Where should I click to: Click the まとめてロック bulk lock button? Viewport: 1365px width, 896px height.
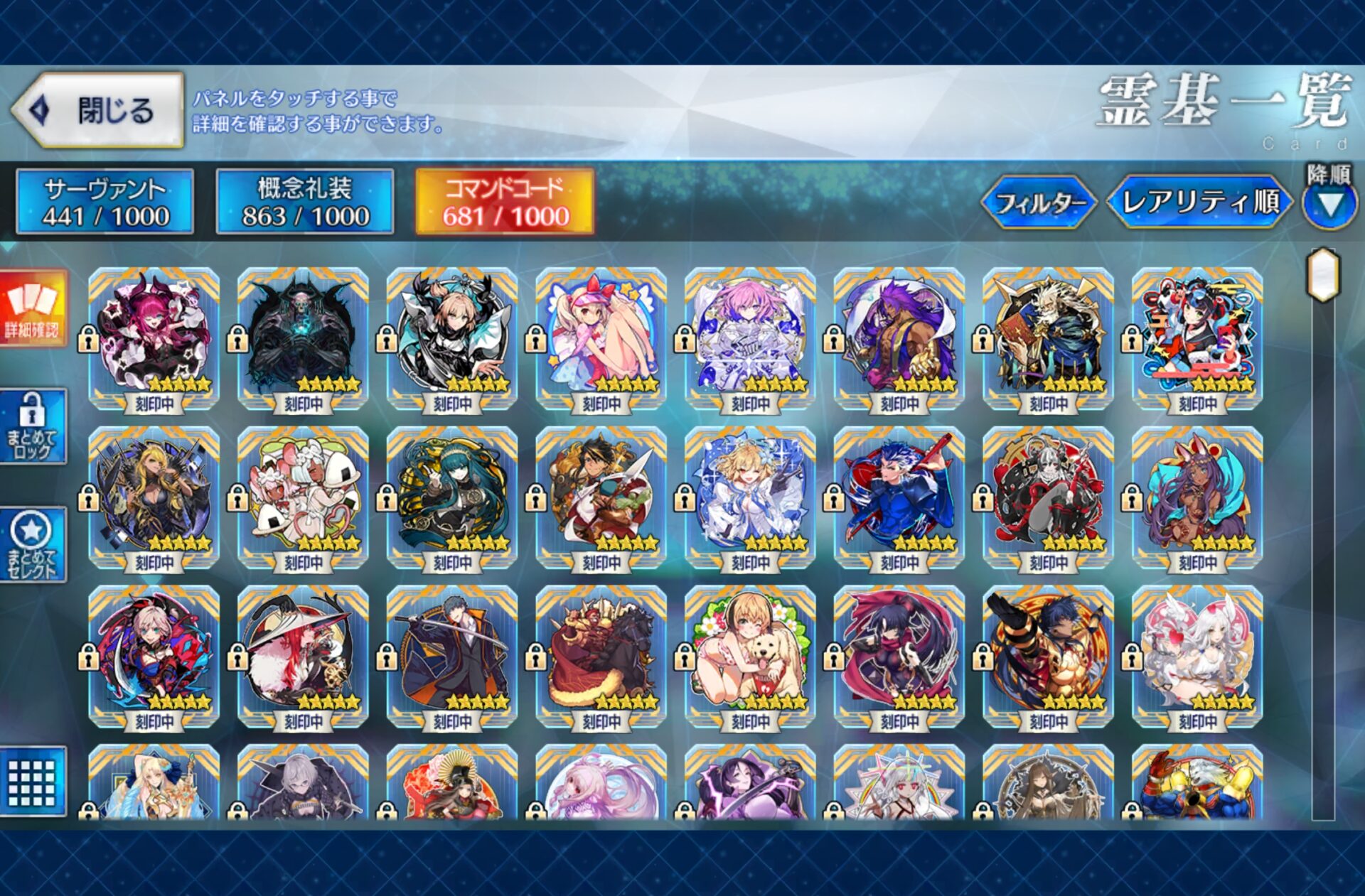coord(33,426)
